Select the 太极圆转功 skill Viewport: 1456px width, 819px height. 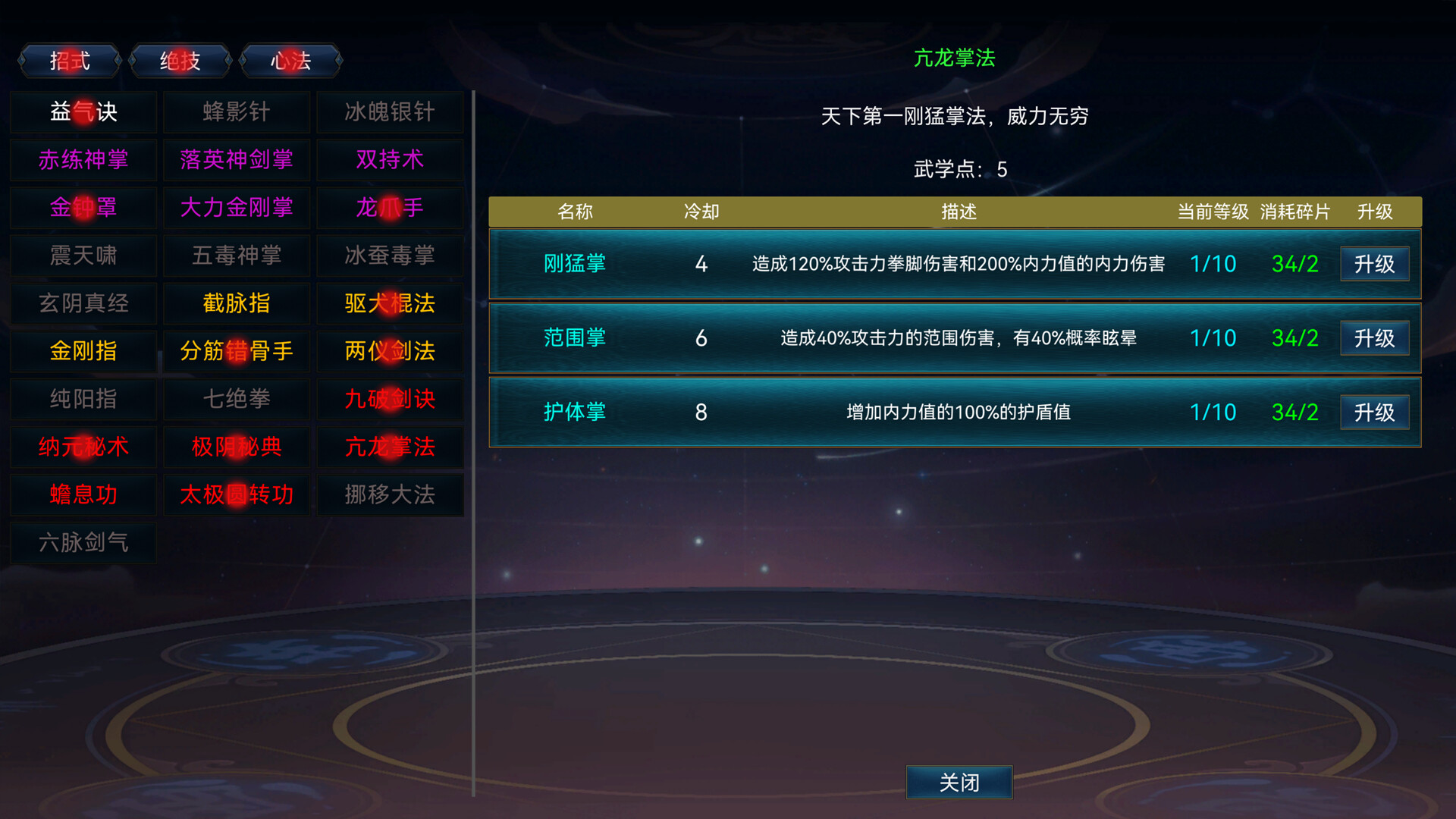pyautogui.click(x=236, y=494)
